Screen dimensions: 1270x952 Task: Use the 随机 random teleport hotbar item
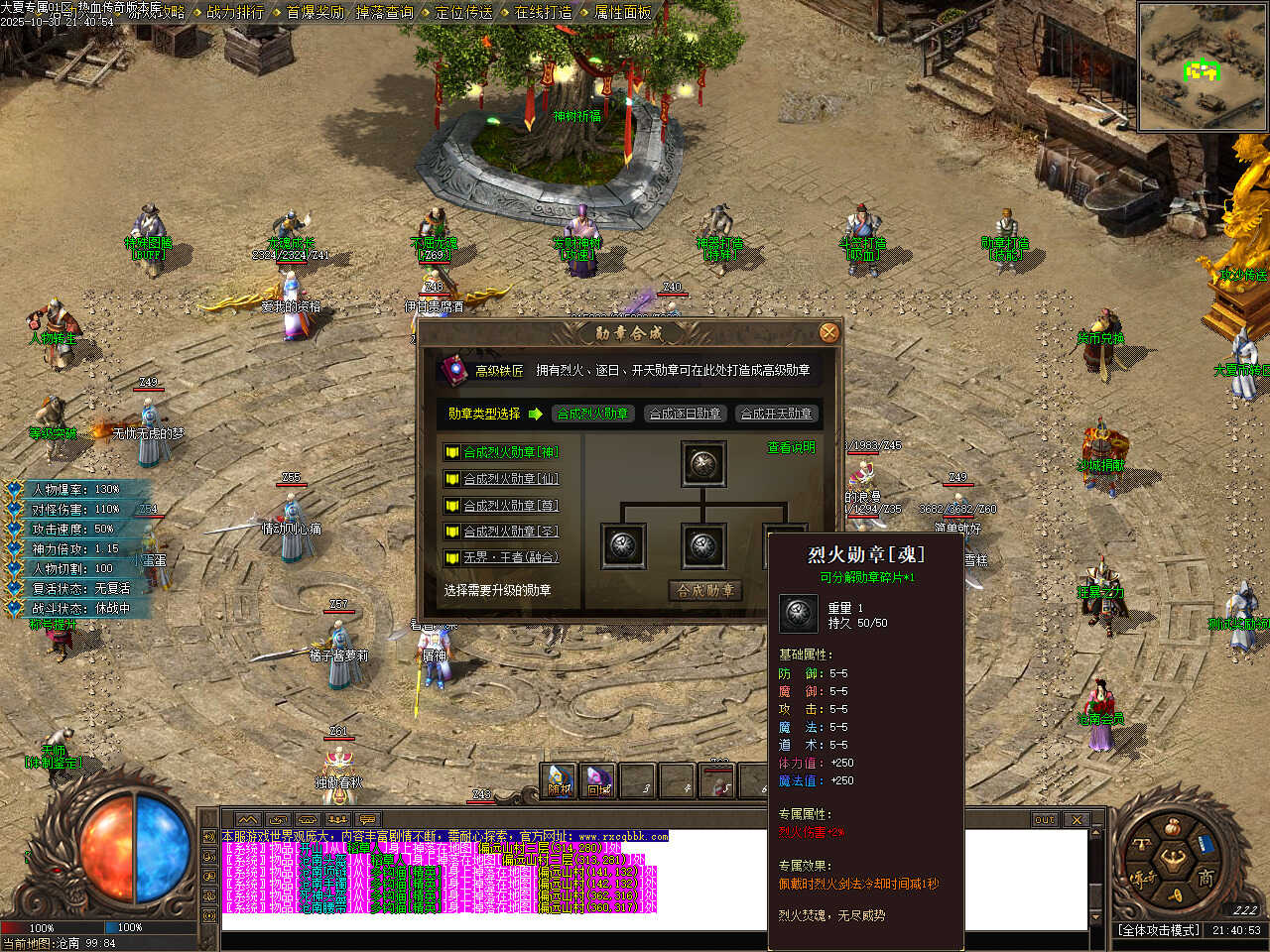click(x=560, y=780)
